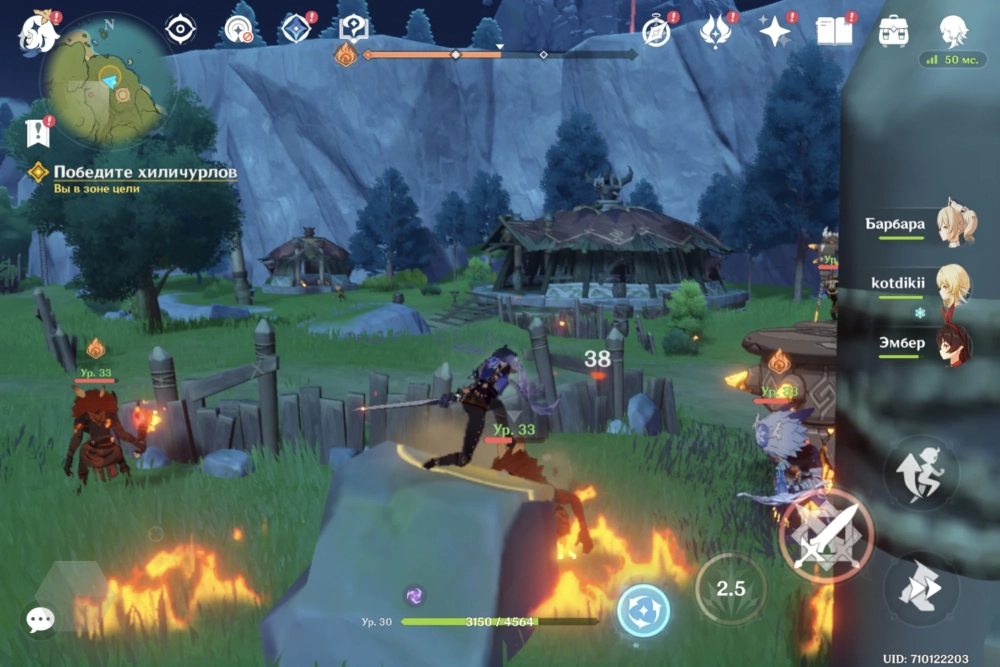Tap the jump button
The height and width of the screenshot is (667, 1000).
tap(921, 589)
